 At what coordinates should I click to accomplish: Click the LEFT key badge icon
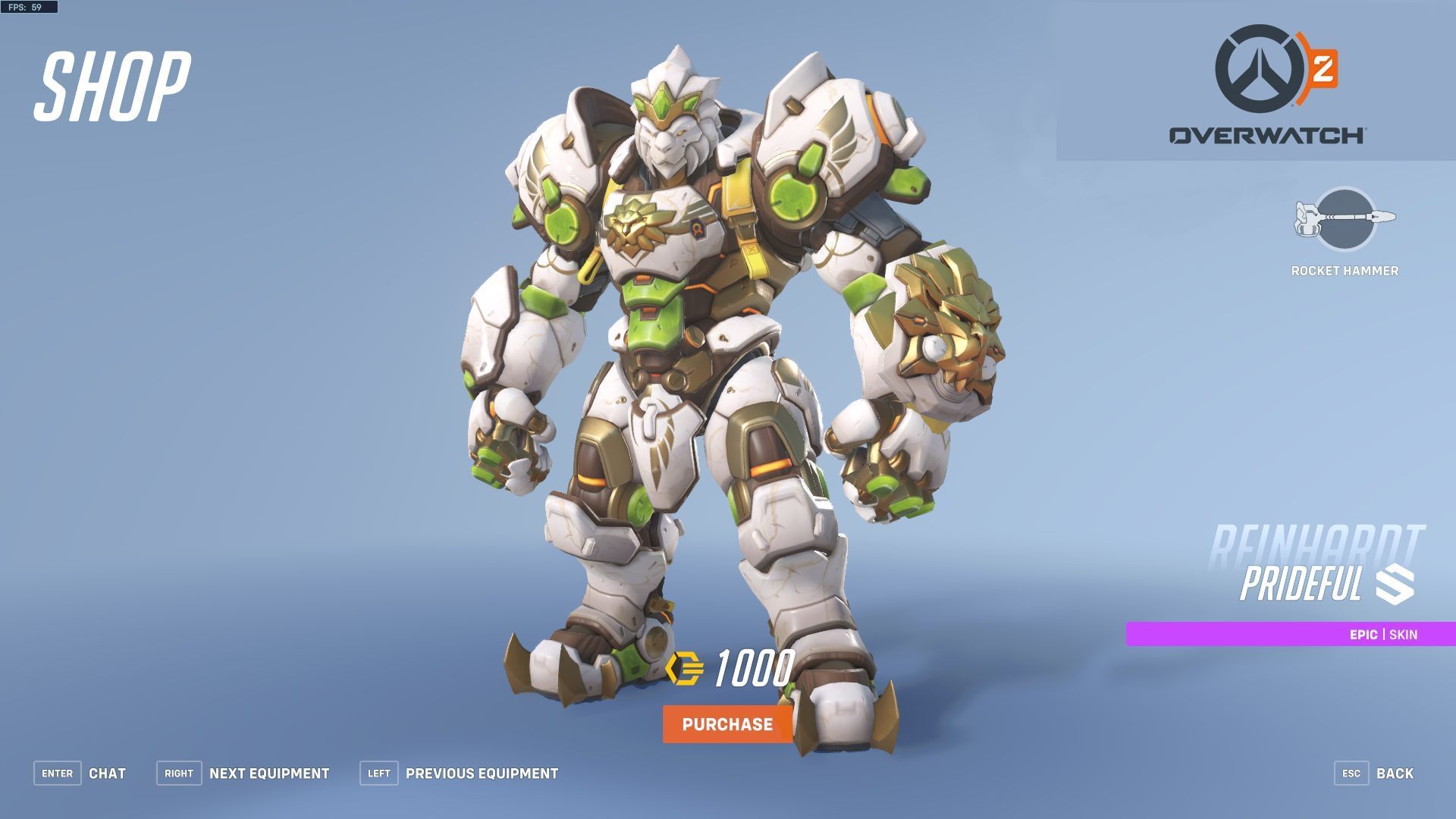(378, 773)
